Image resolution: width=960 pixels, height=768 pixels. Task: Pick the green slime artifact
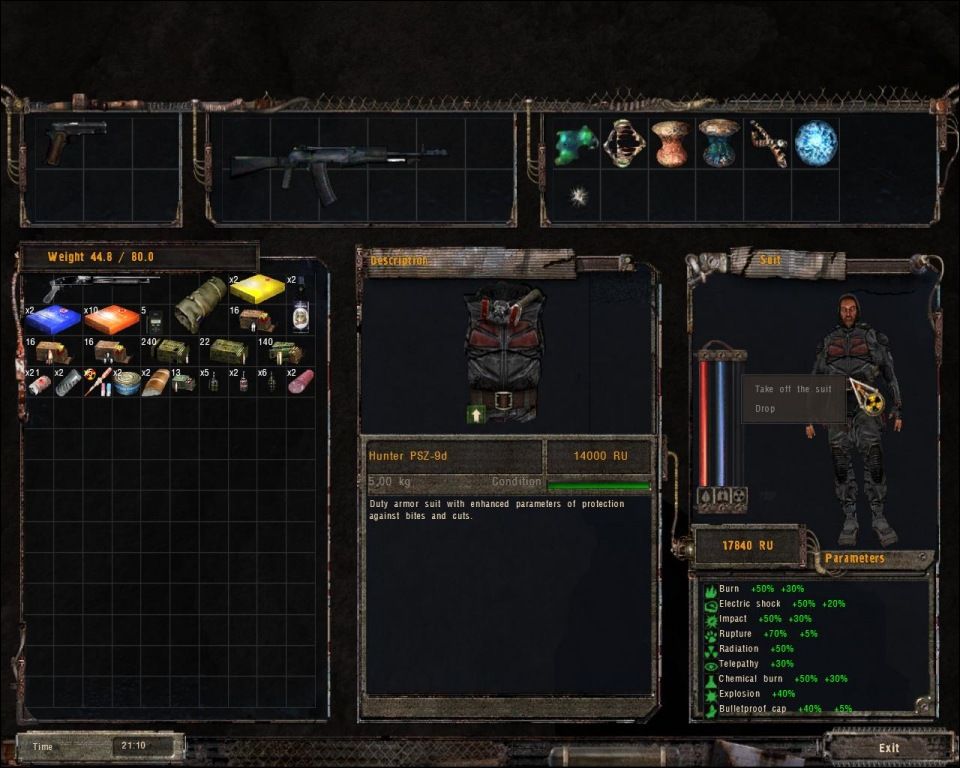click(x=575, y=143)
